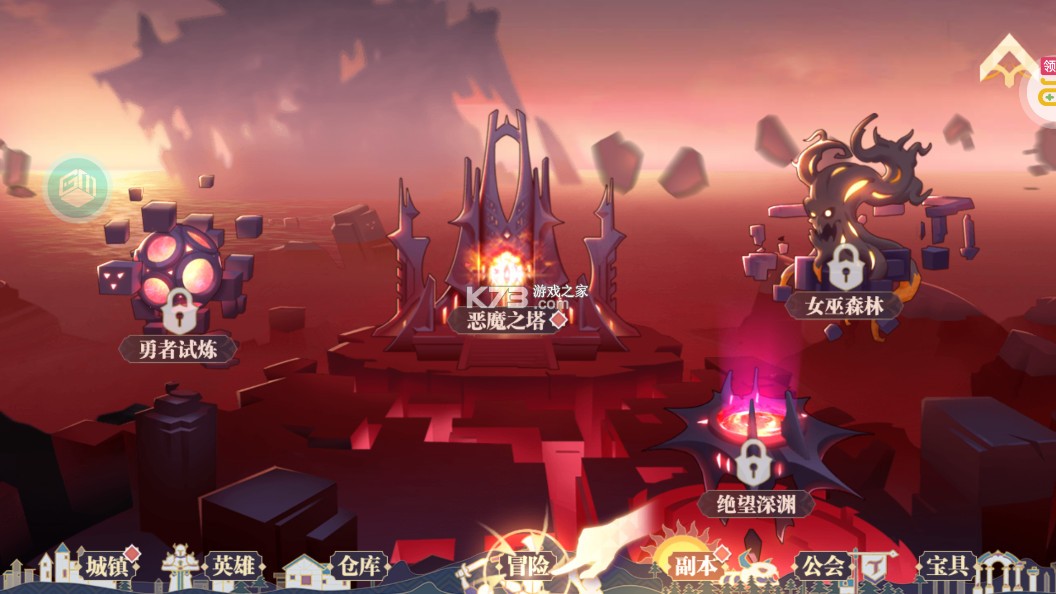
Task: Go to the 冒险 adventure tab
Action: point(526,565)
